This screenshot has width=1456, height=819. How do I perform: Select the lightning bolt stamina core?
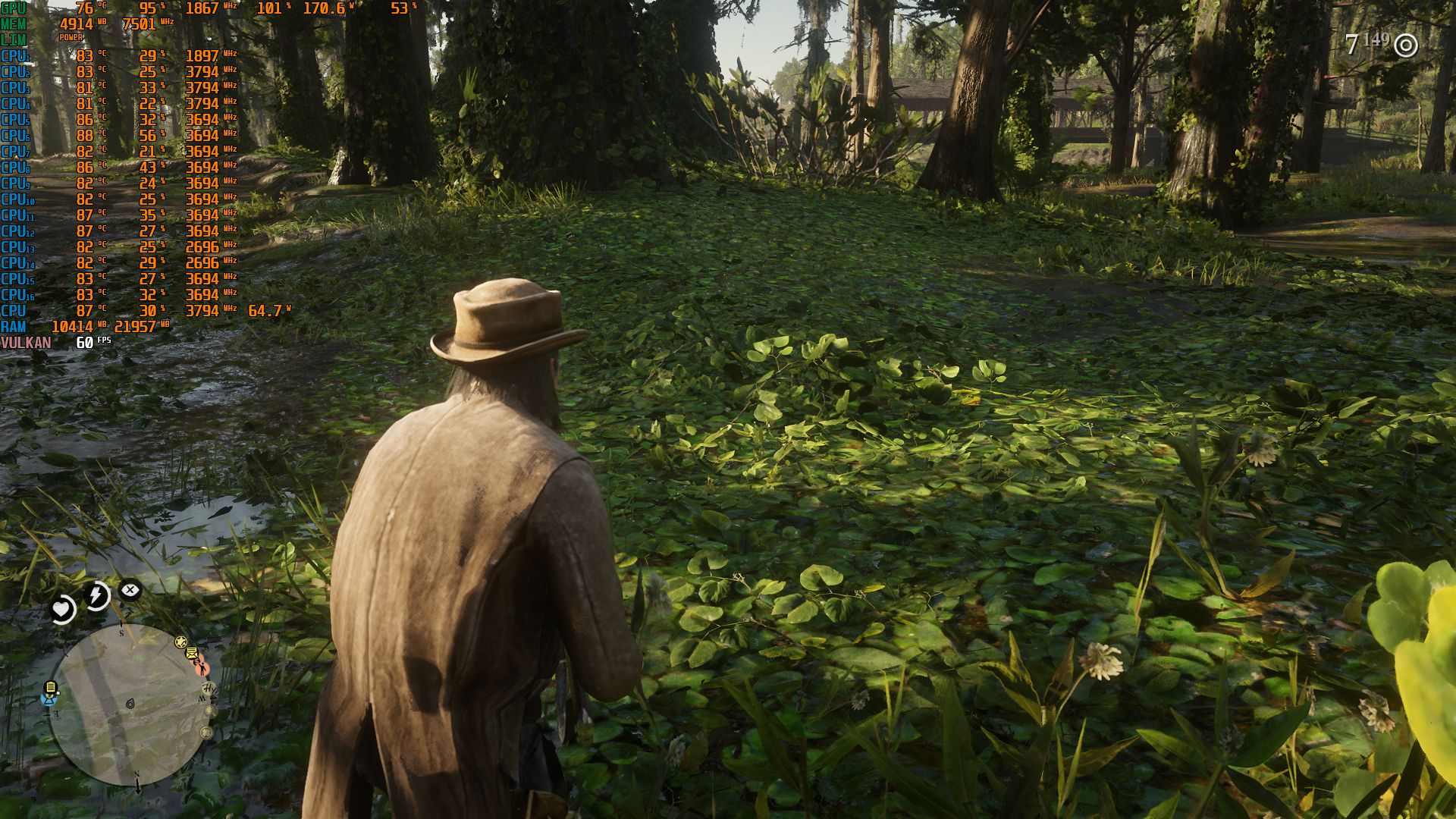point(96,595)
